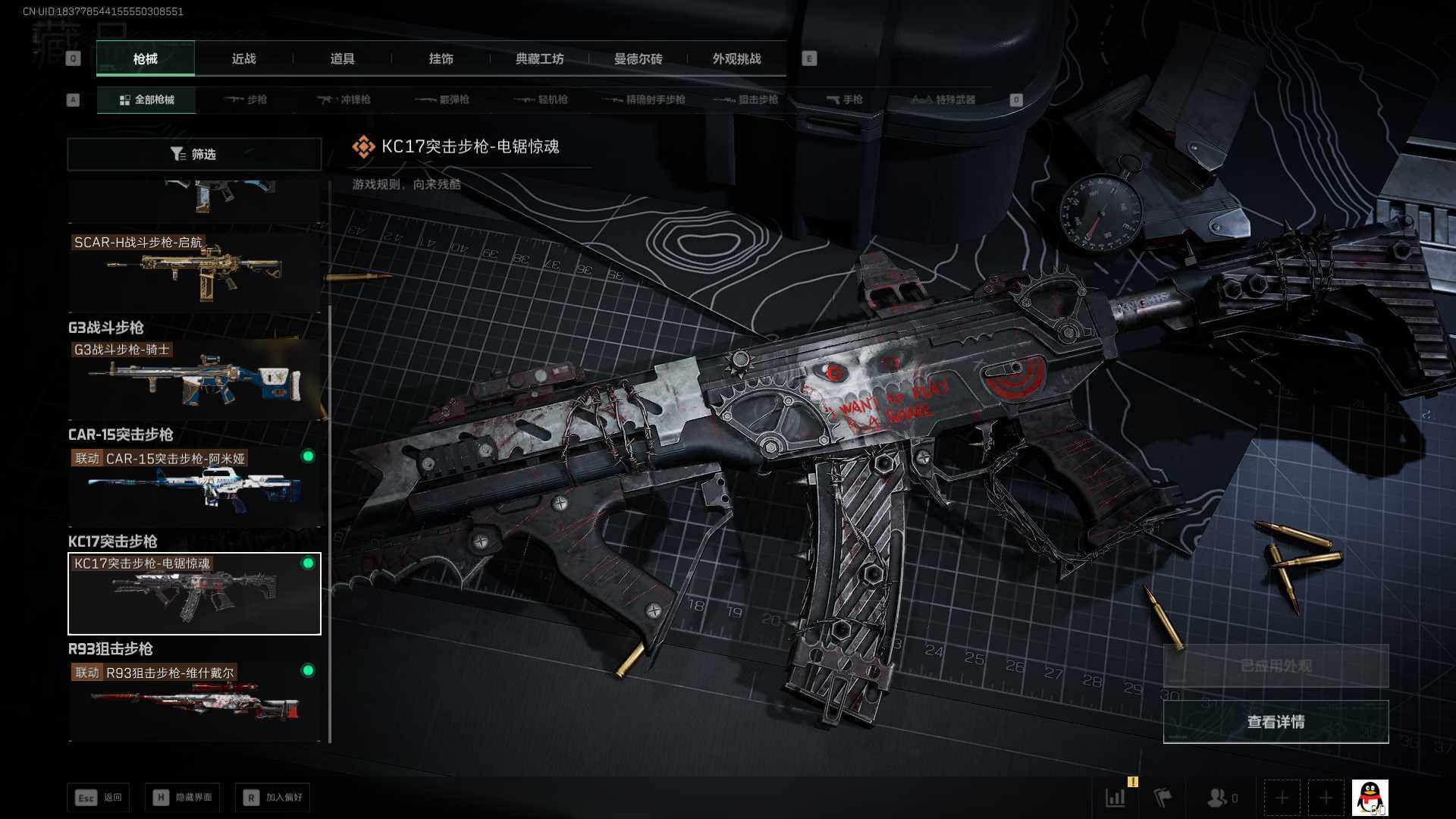1456x819 pixels.
Task: Open the 典藏工坊 workshop tab
Action: (539, 58)
